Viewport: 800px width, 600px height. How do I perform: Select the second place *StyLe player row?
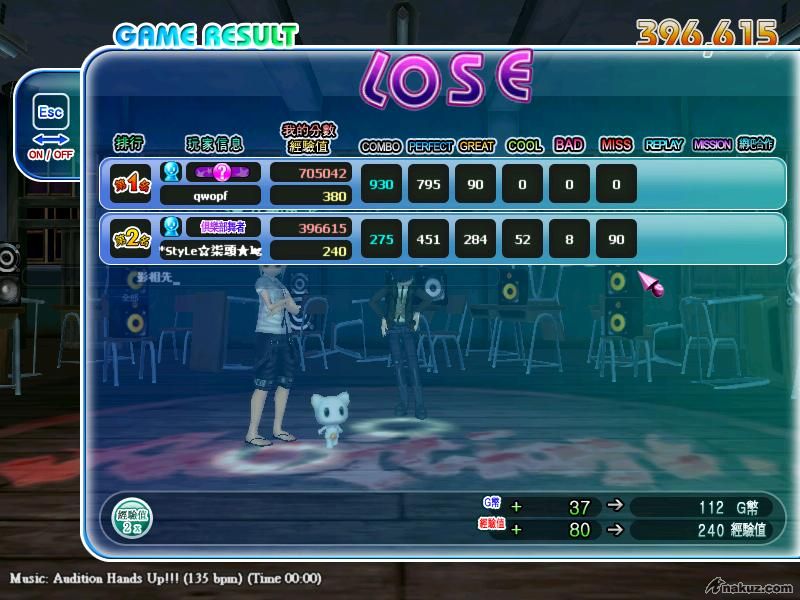(x=211, y=251)
